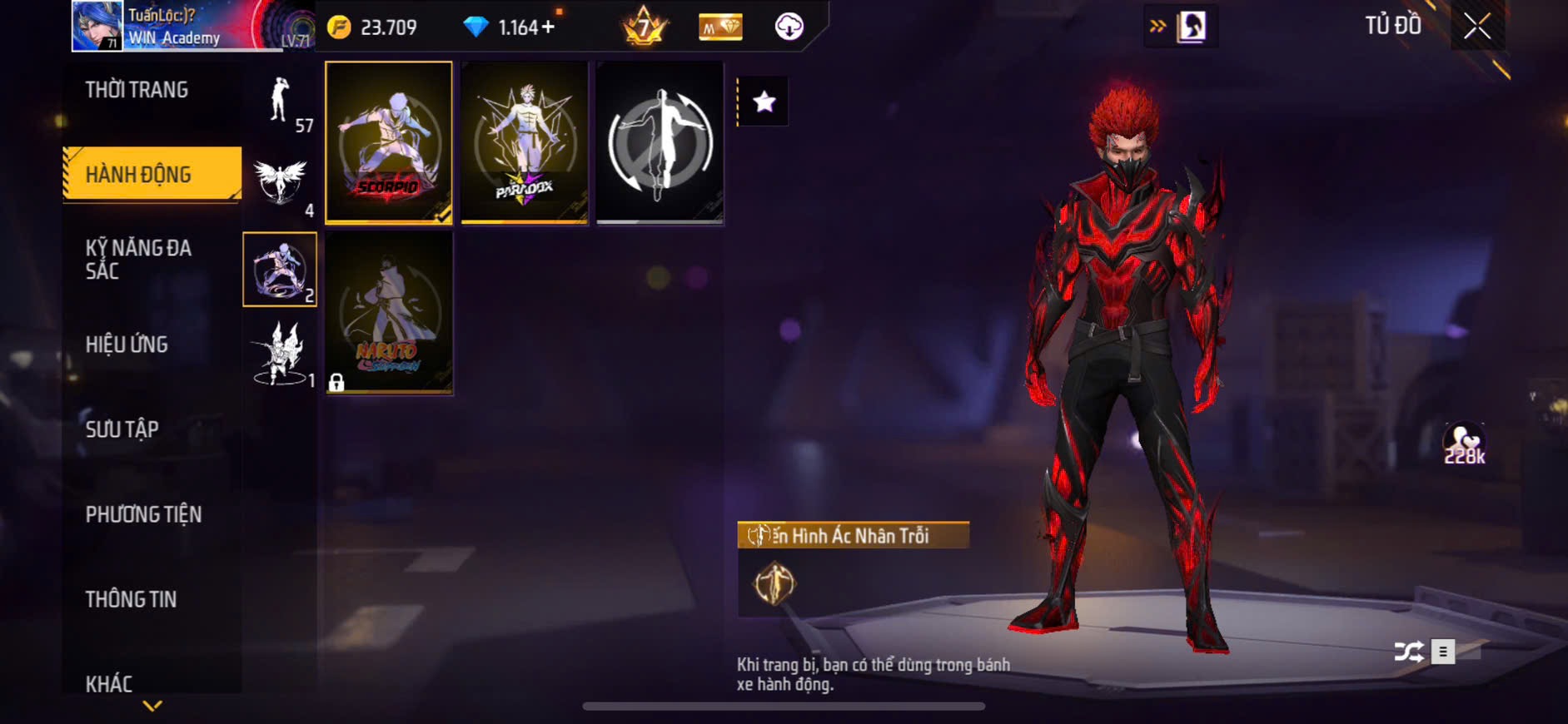The image size is (1568, 724).
Task: Click the shuffle random outfit icon
Action: (x=1408, y=652)
